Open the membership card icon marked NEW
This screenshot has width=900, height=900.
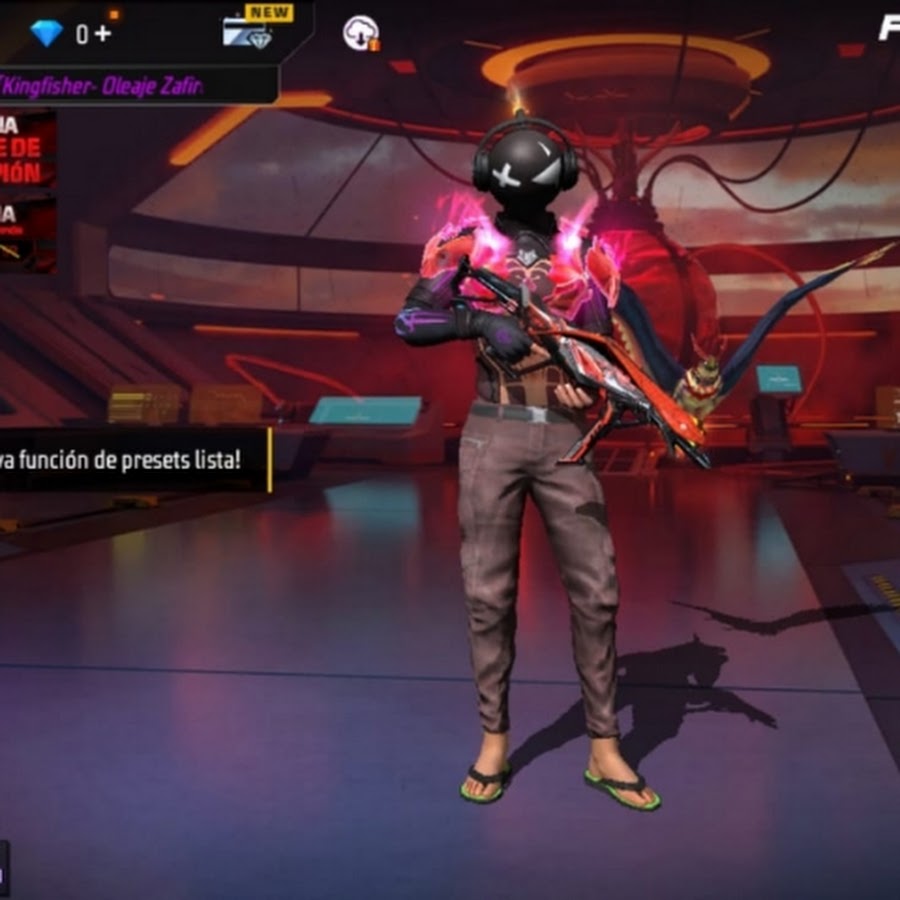pos(248,33)
